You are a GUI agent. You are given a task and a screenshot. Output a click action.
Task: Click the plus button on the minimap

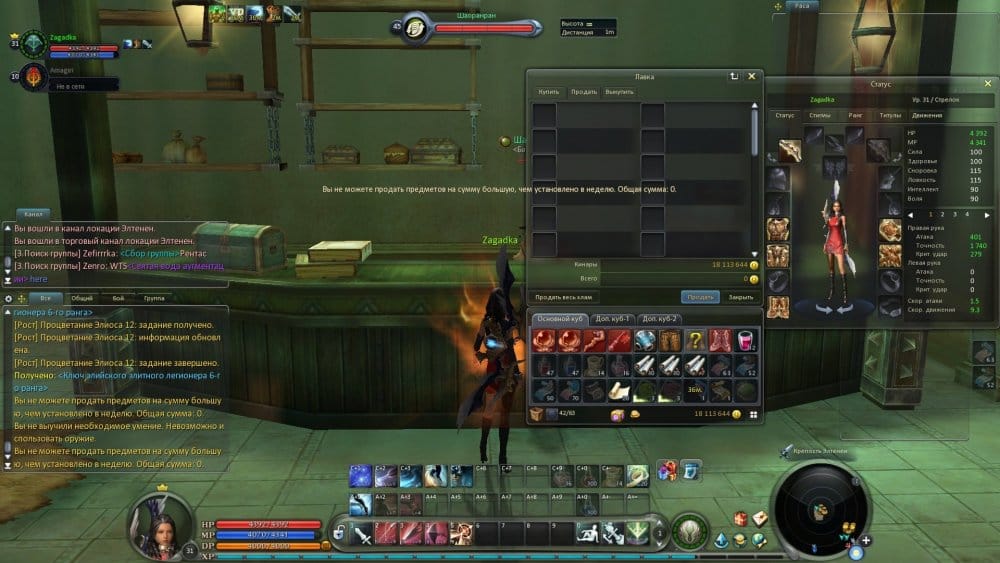tap(865, 540)
